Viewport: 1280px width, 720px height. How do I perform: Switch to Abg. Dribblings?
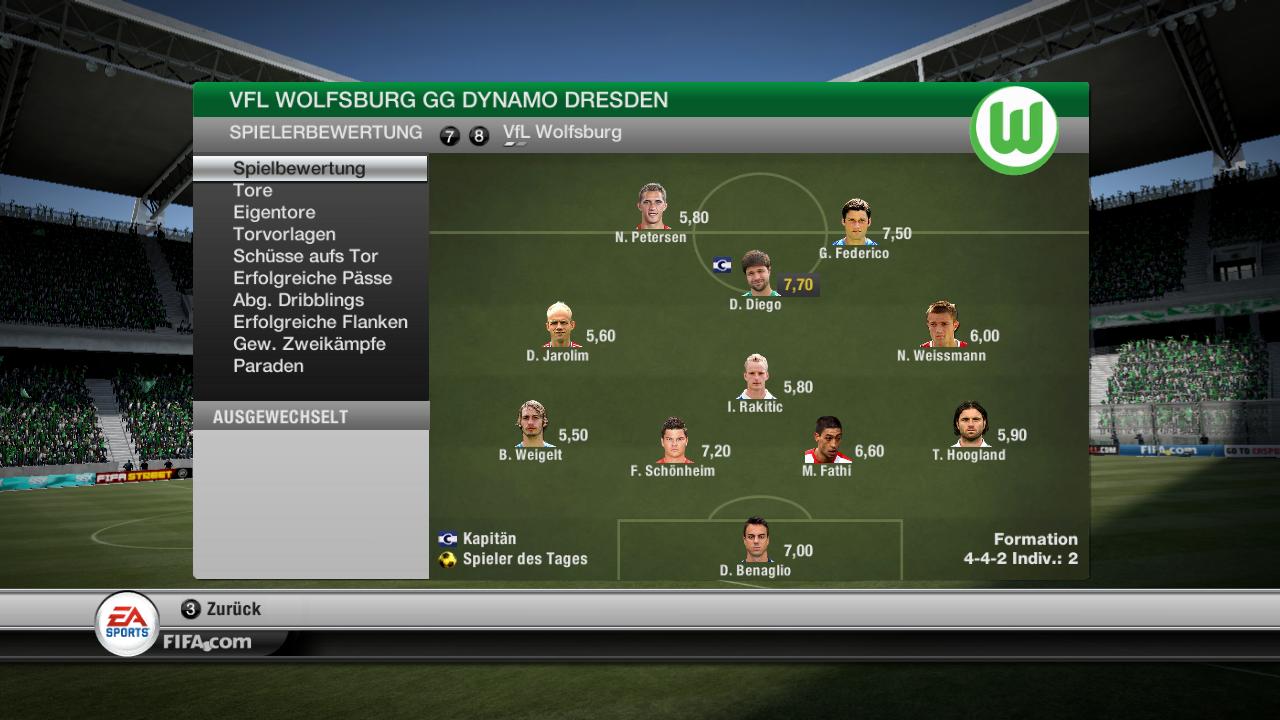[298, 300]
